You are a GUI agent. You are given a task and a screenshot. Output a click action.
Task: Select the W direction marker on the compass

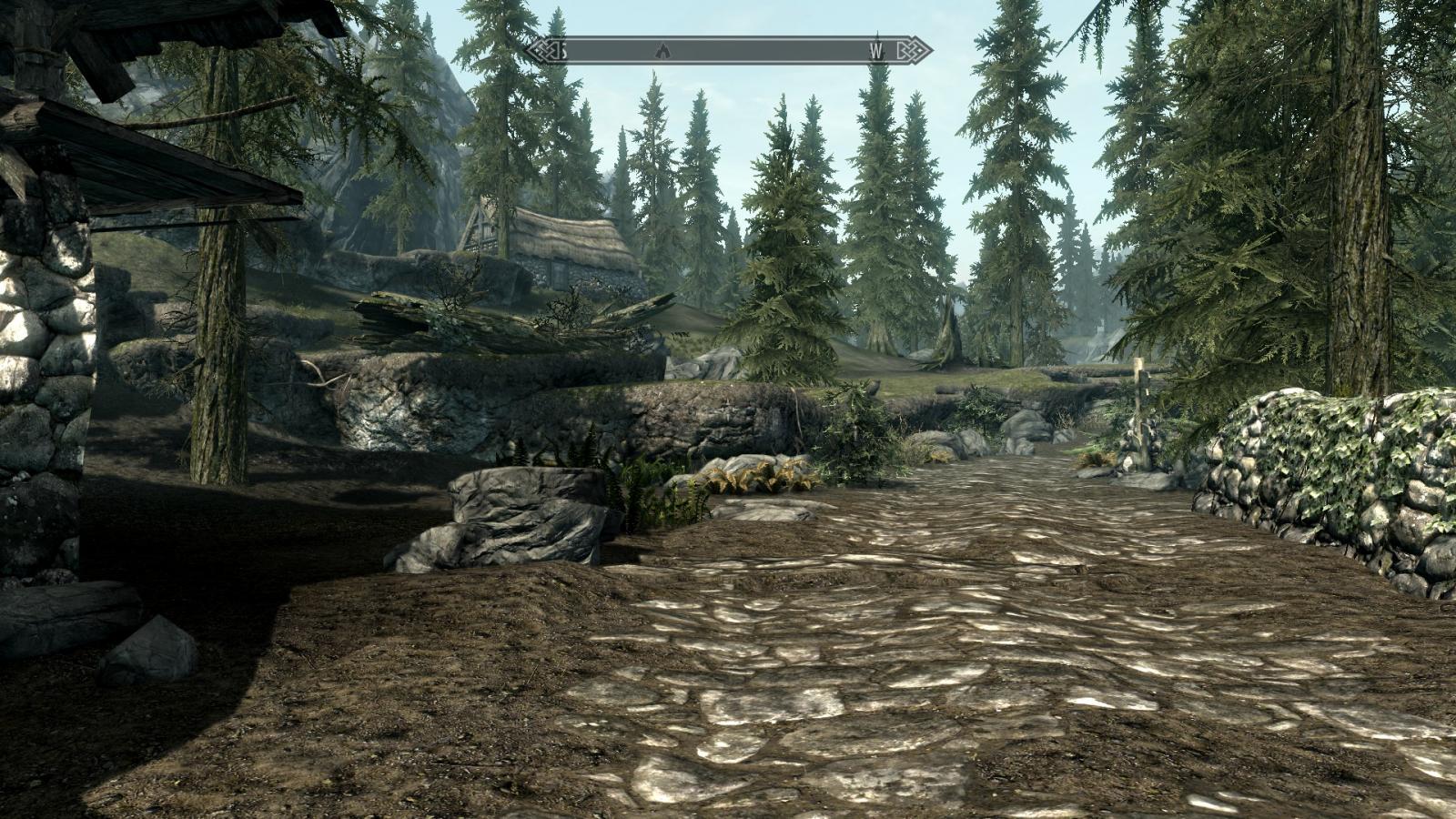tap(875, 52)
